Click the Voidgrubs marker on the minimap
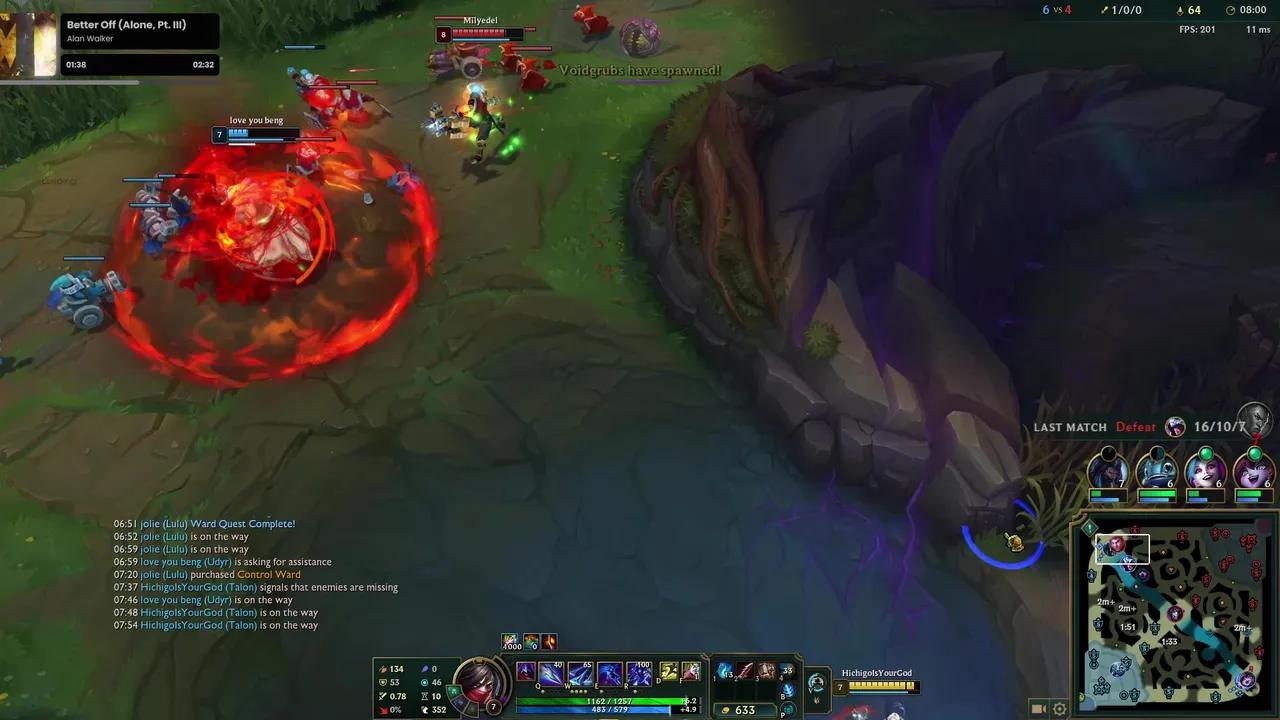The height and width of the screenshot is (720, 1280). [1176, 614]
